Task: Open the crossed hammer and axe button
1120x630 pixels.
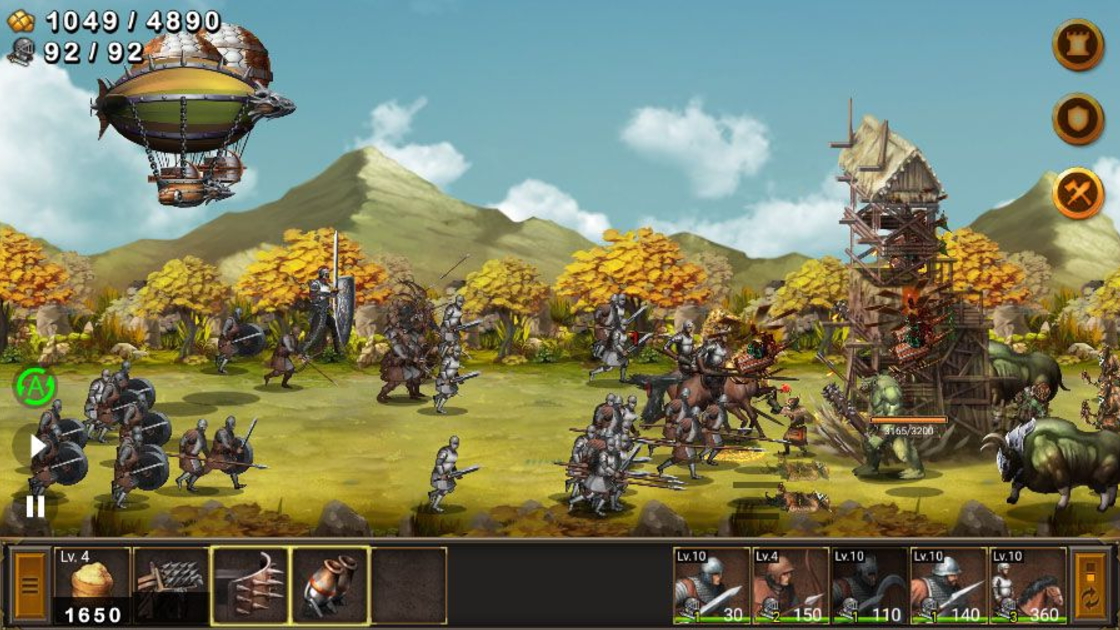Action: tap(1077, 194)
